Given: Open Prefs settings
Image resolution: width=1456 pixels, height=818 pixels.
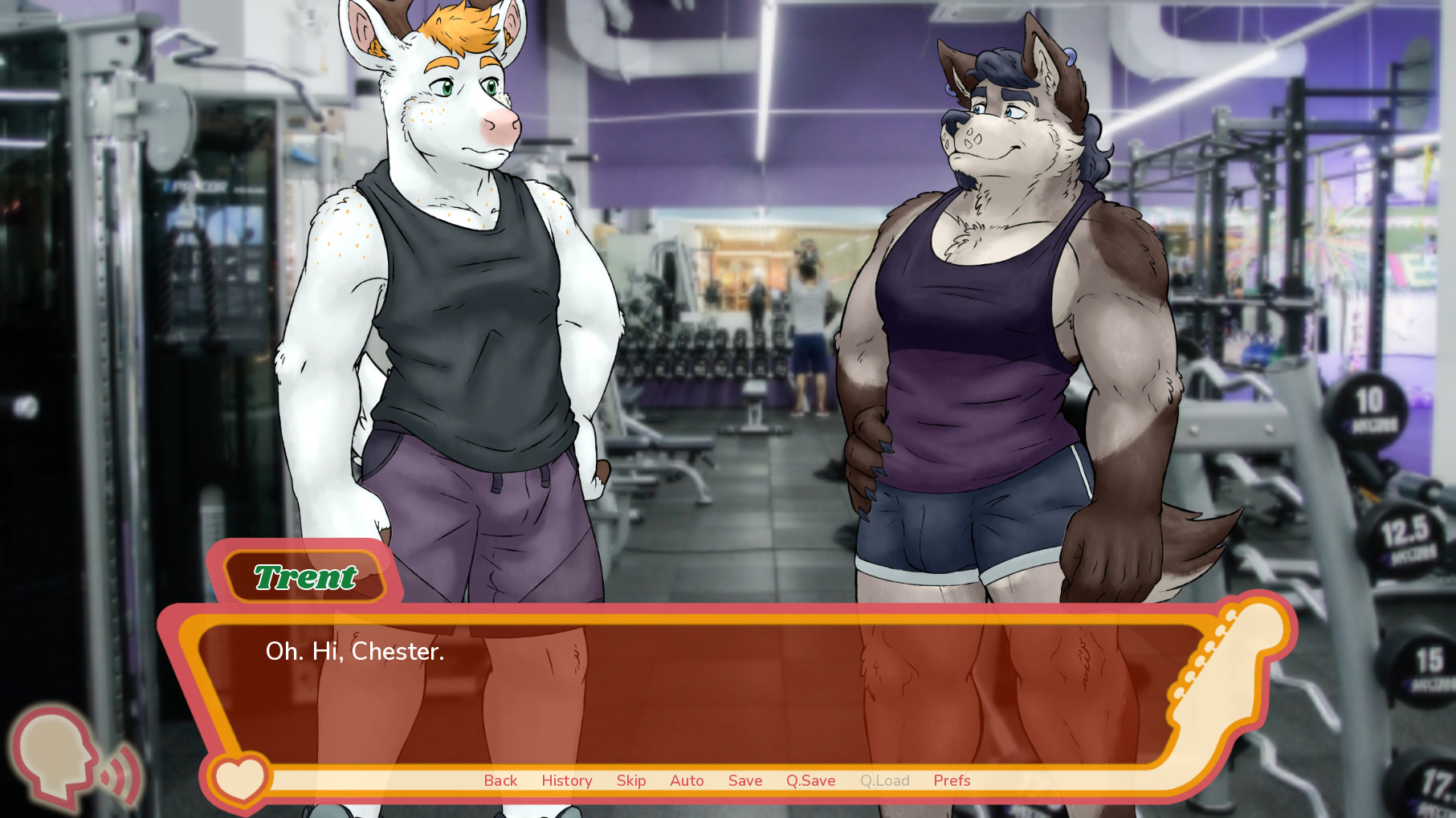Looking at the screenshot, I should point(952,780).
